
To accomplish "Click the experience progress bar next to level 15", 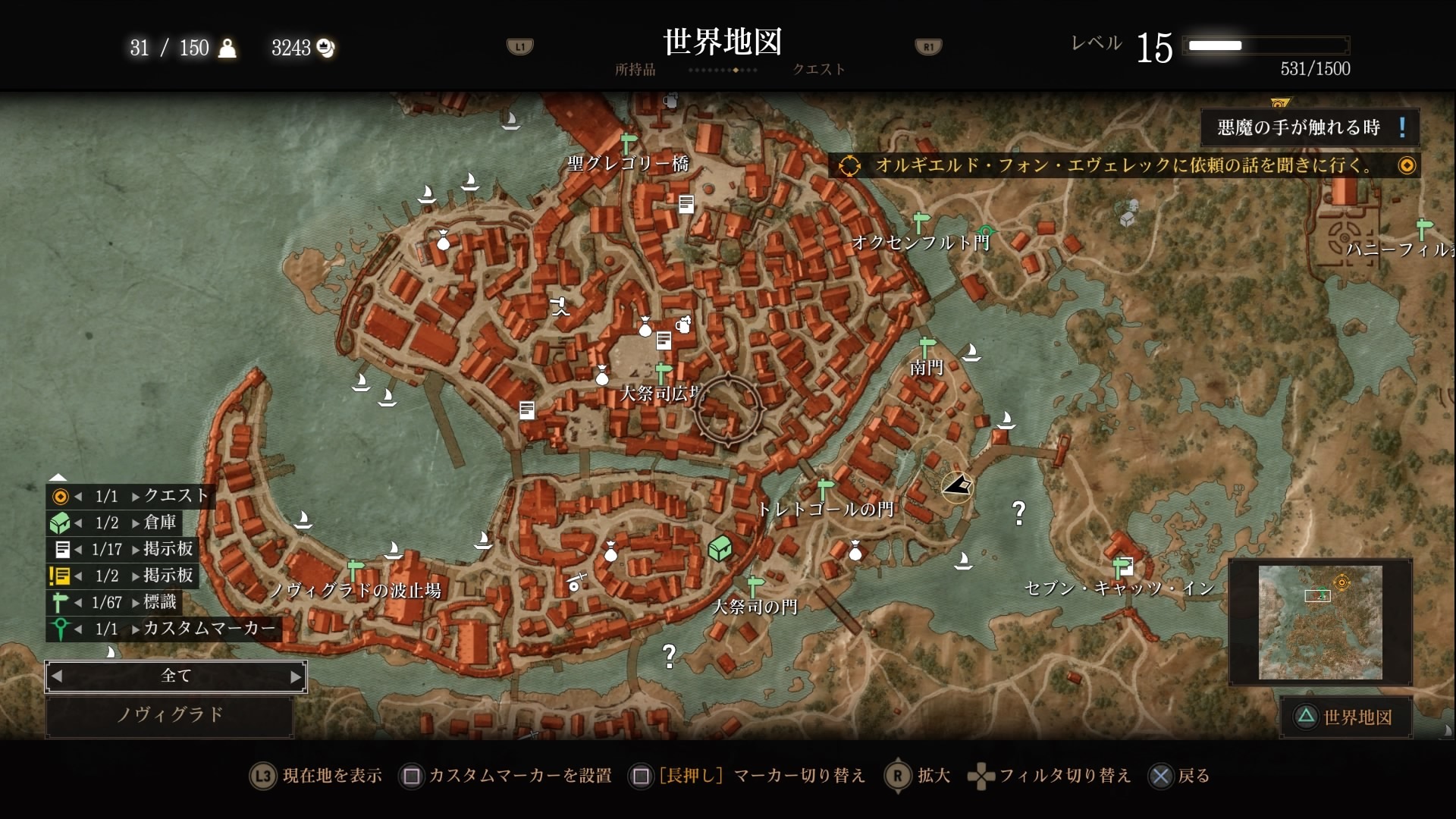I will [1266, 45].
